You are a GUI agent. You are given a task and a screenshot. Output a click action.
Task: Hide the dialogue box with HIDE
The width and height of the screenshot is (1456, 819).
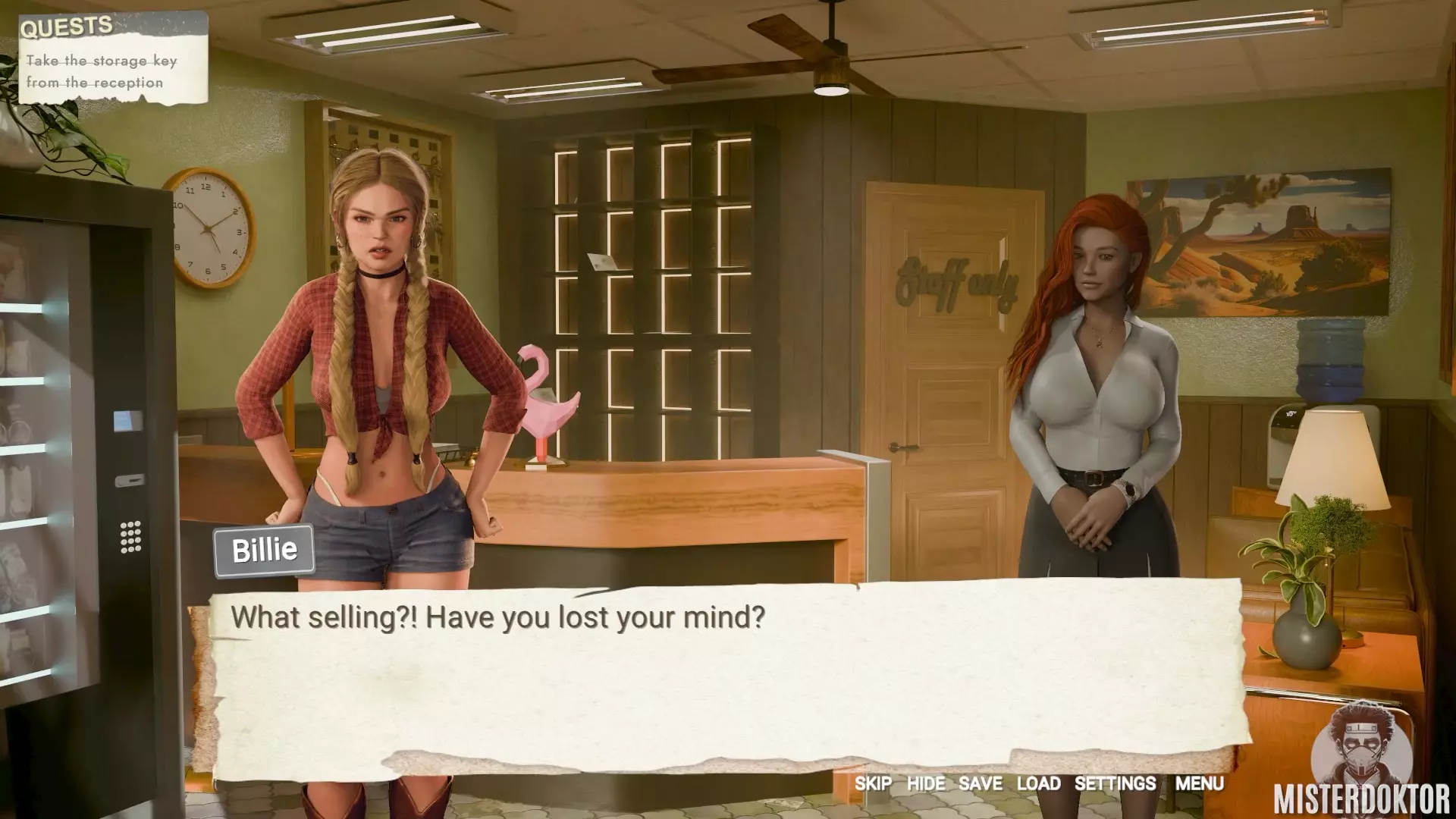[926, 783]
